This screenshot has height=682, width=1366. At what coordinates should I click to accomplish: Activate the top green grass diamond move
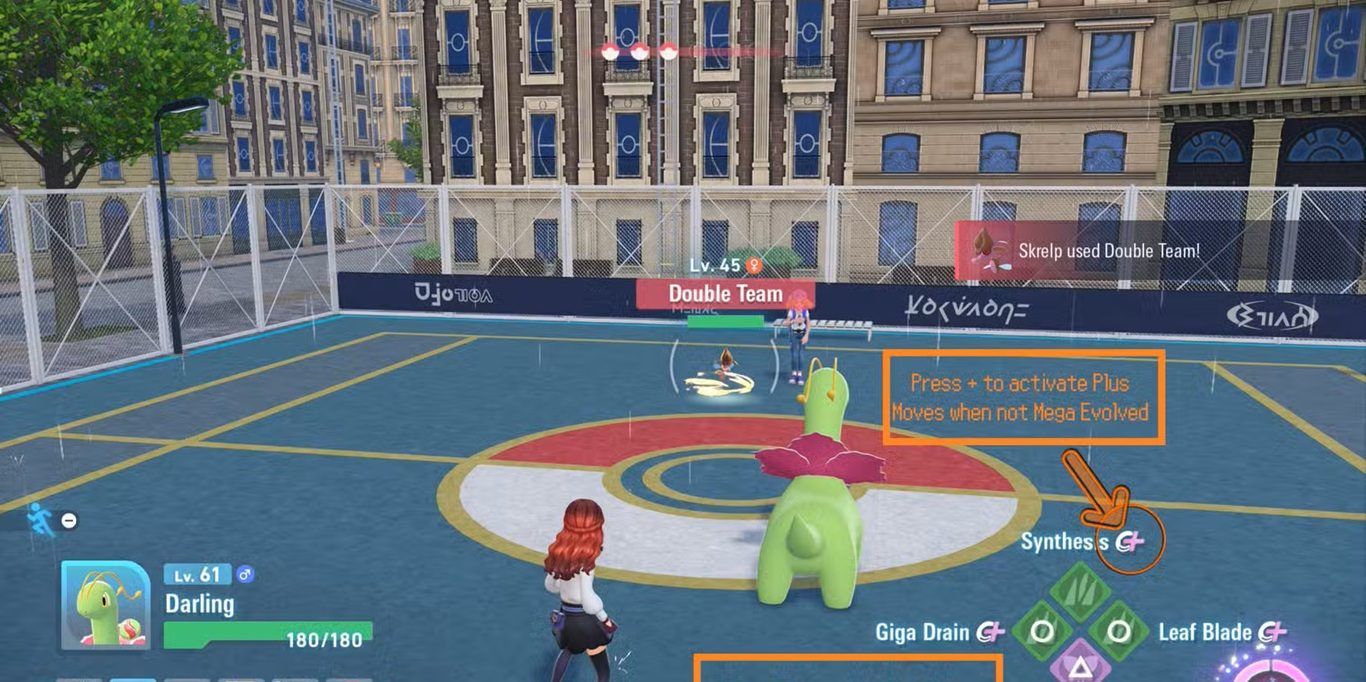tap(1080, 590)
